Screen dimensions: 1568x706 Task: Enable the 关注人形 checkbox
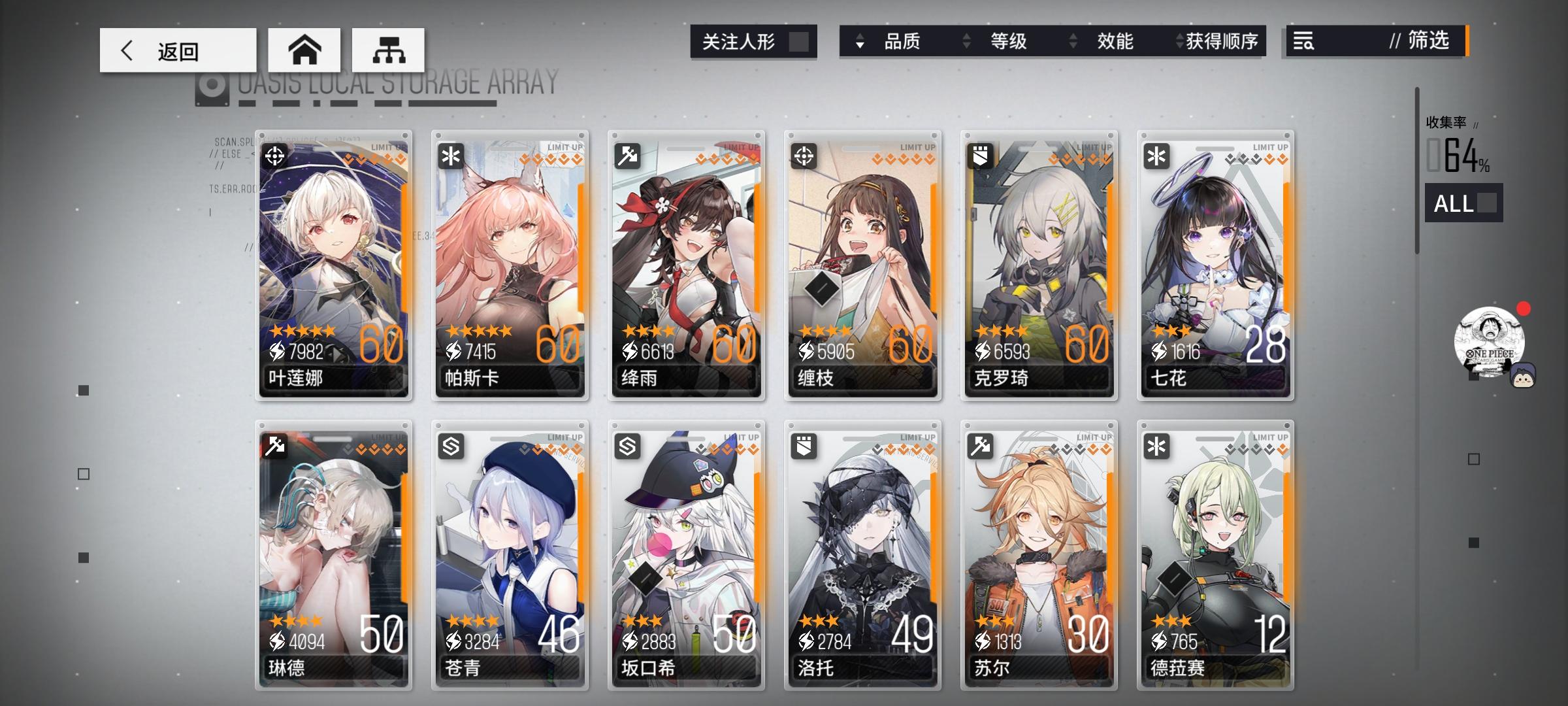pyautogui.click(x=800, y=41)
